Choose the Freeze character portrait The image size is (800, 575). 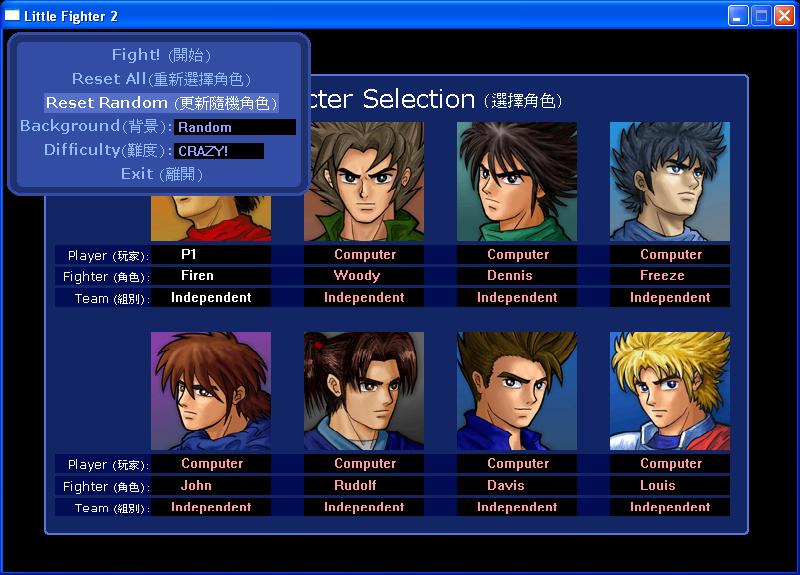(670, 181)
